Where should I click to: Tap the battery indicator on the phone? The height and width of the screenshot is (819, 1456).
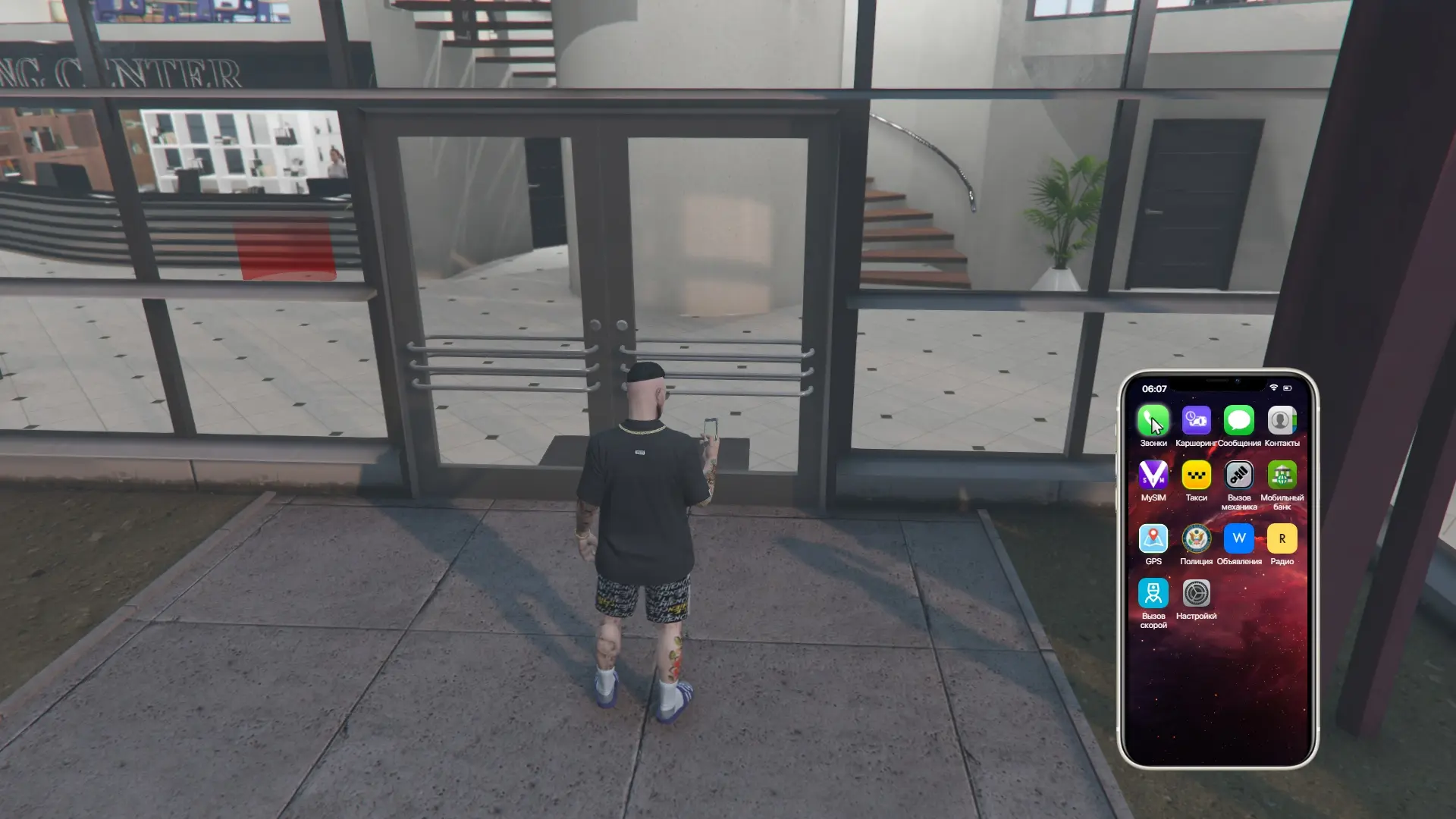click(x=1287, y=387)
